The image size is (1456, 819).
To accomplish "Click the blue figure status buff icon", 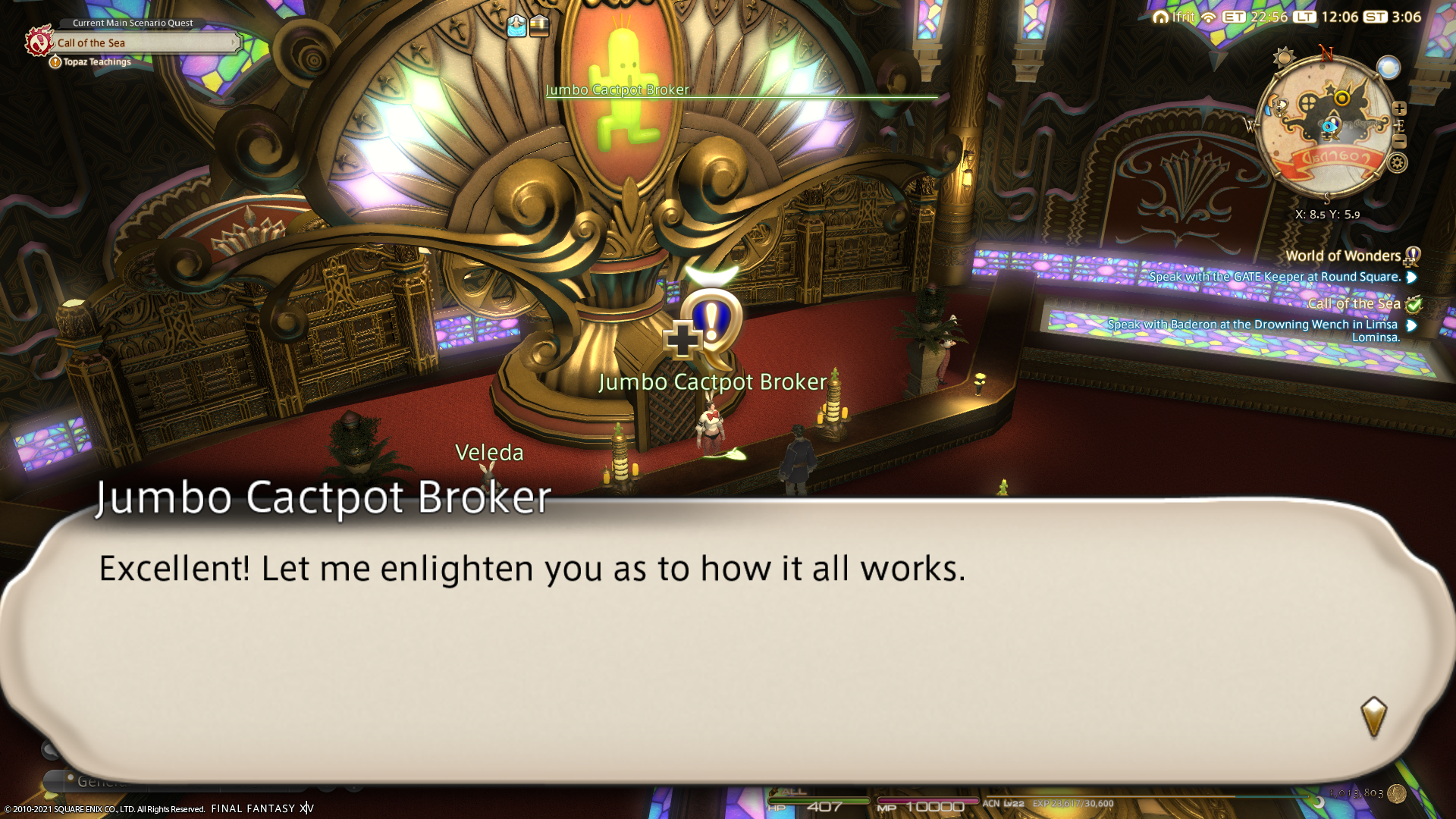I will pyautogui.click(x=516, y=26).
